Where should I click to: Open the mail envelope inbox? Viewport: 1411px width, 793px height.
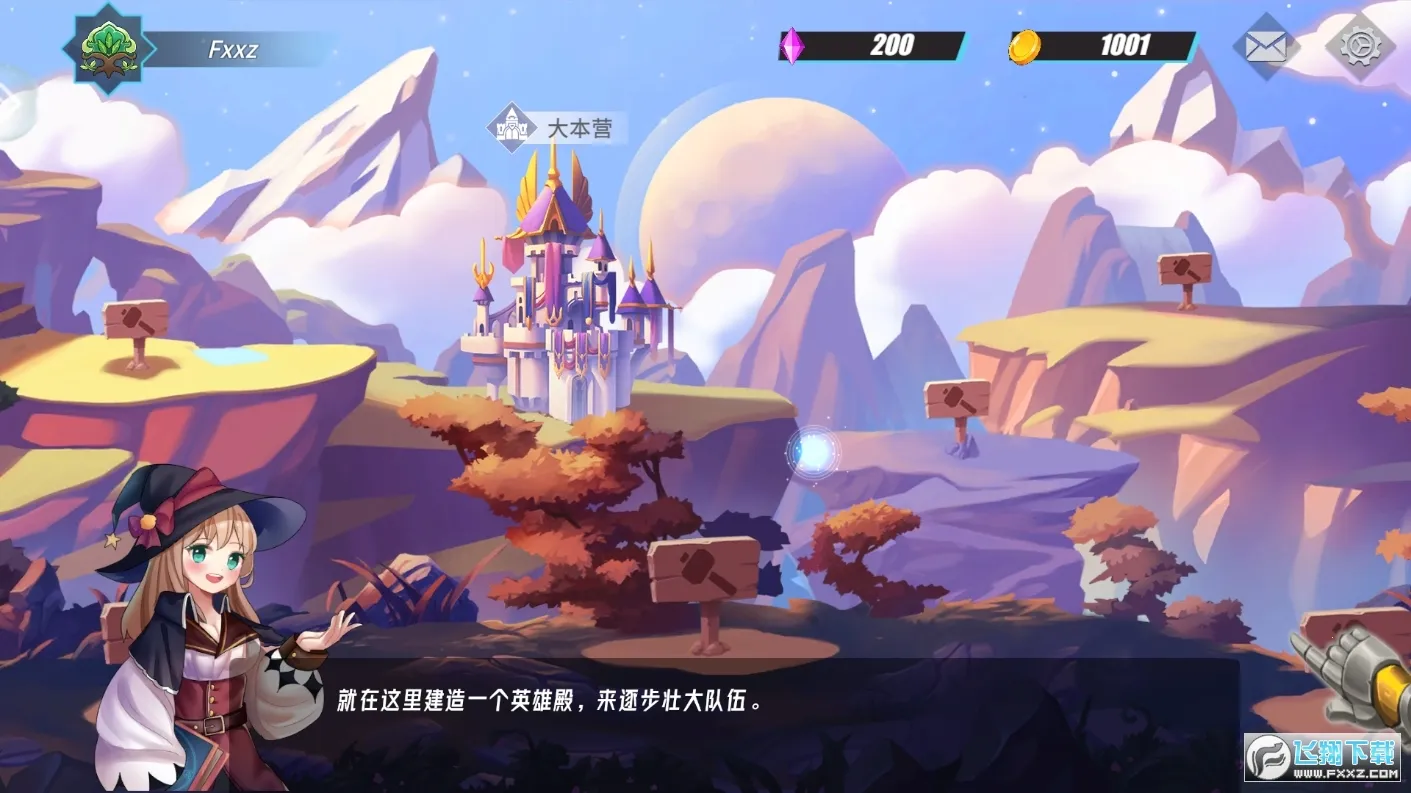(x=1265, y=46)
